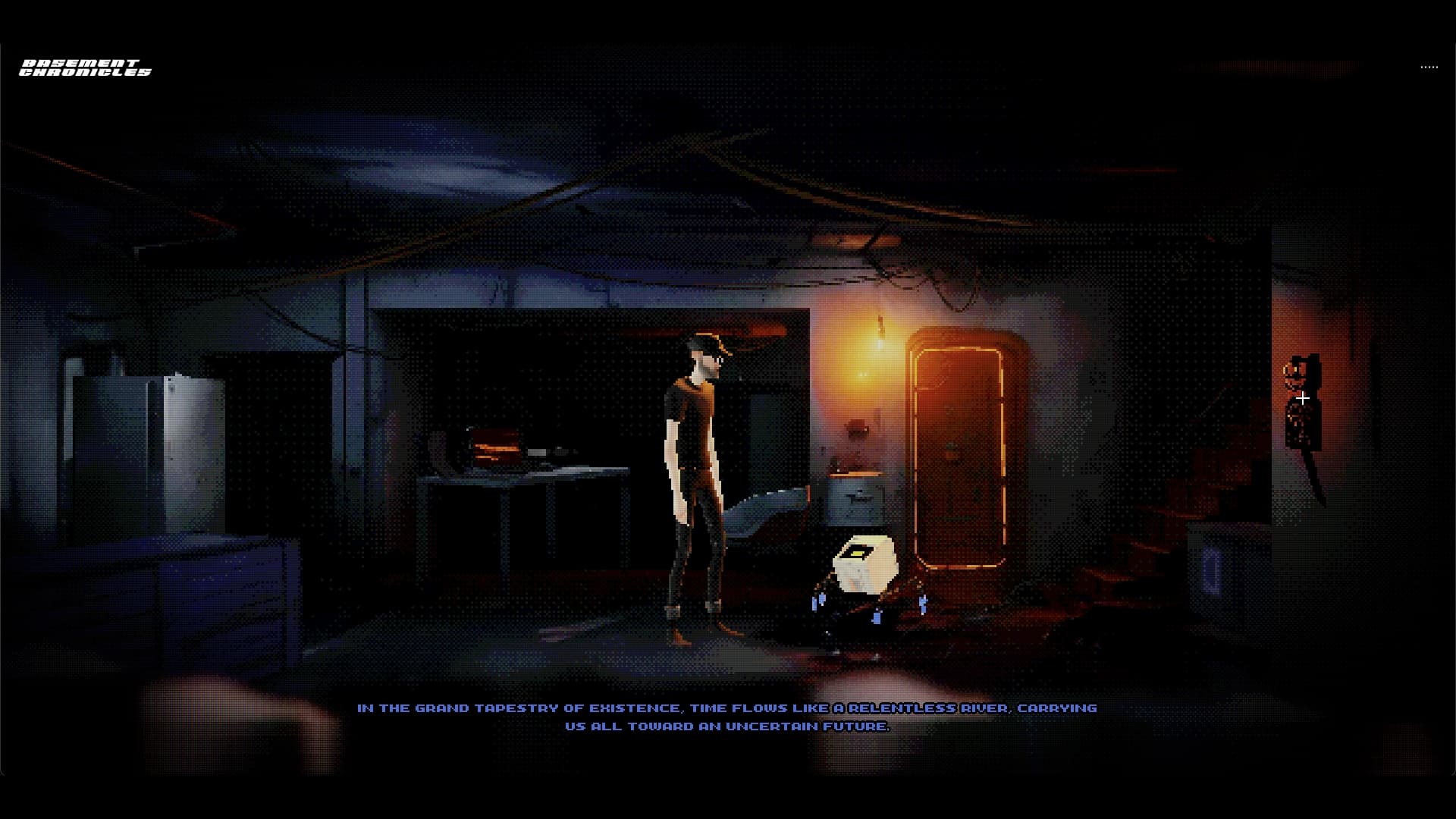The height and width of the screenshot is (819, 1456).
Task: Click the Basement Chronicles logo
Action: [x=85, y=68]
